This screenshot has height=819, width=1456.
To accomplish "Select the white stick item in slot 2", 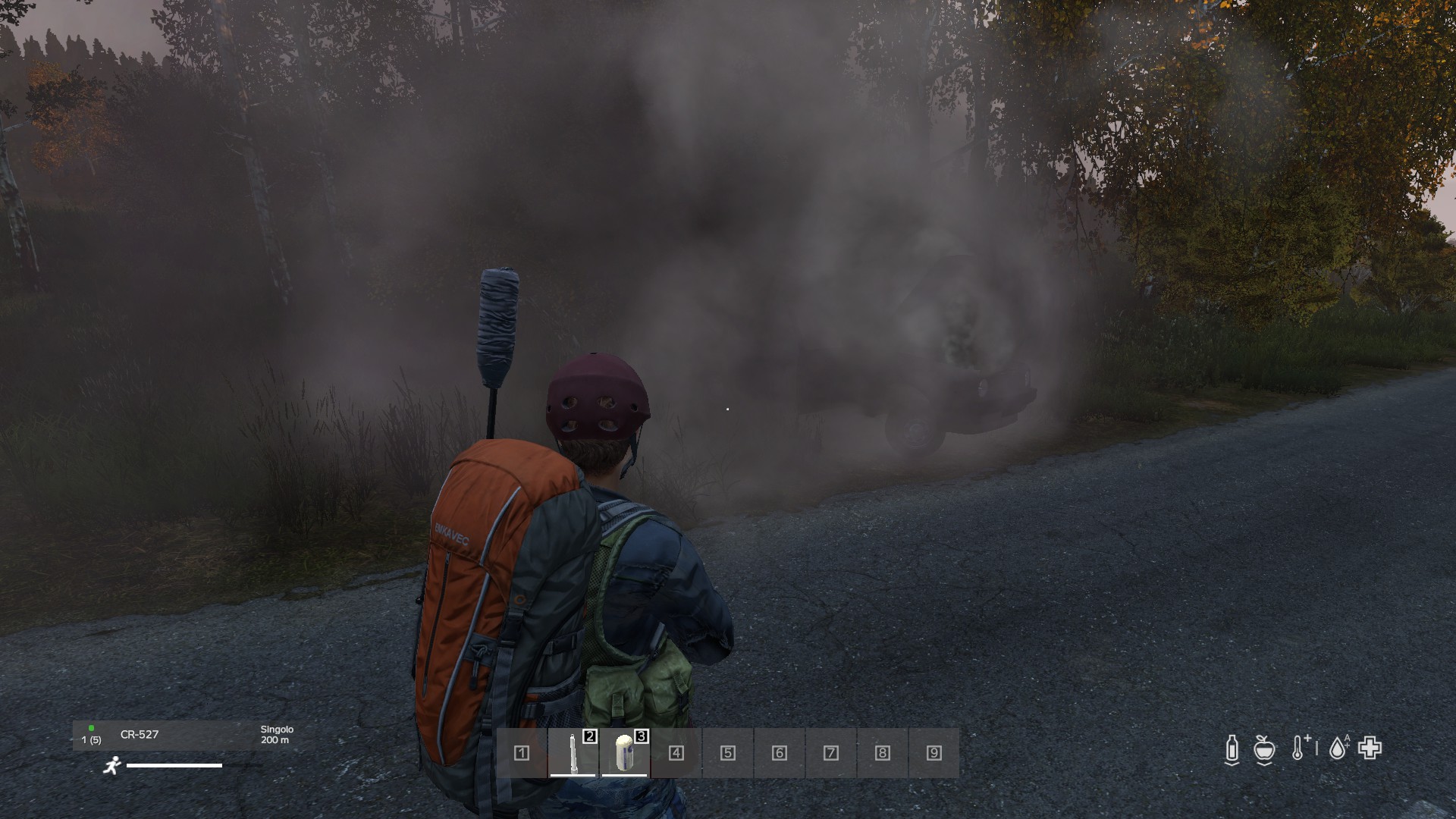I will (x=573, y=752).
